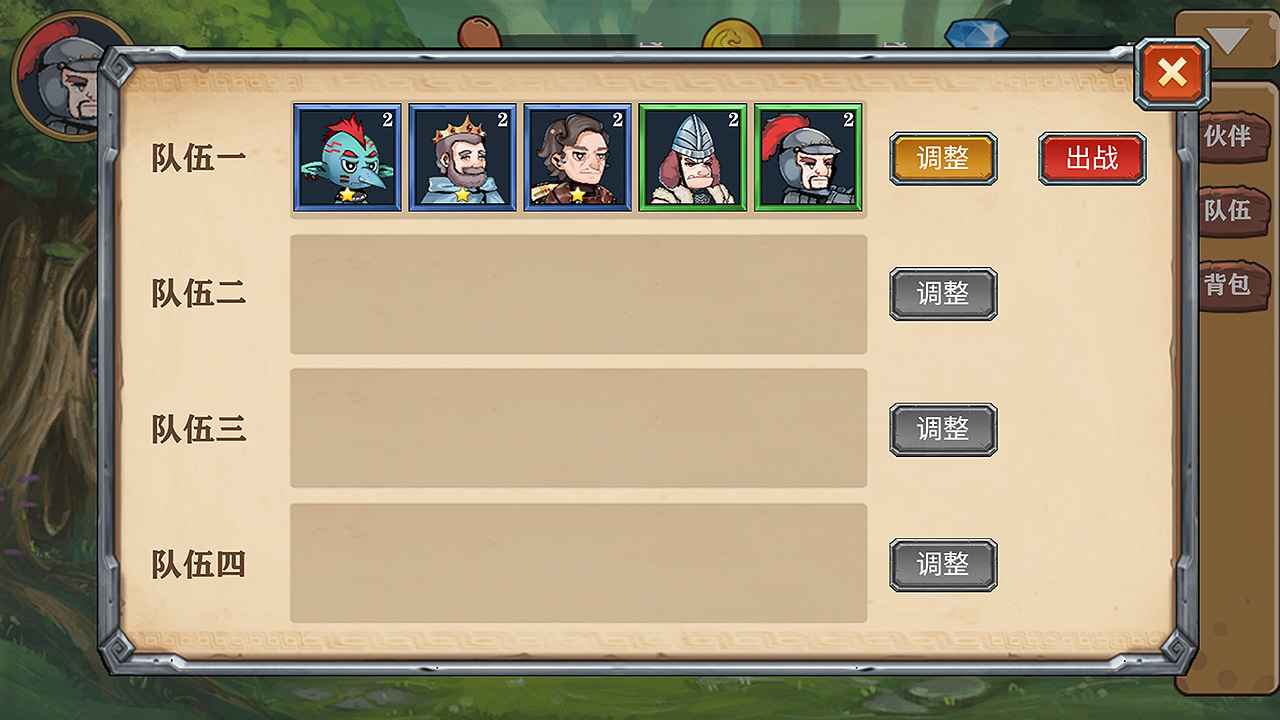The width and height of the screenshot is (1280, 720).
Task: Open the 背包 tab
Action: point(1233,285)
